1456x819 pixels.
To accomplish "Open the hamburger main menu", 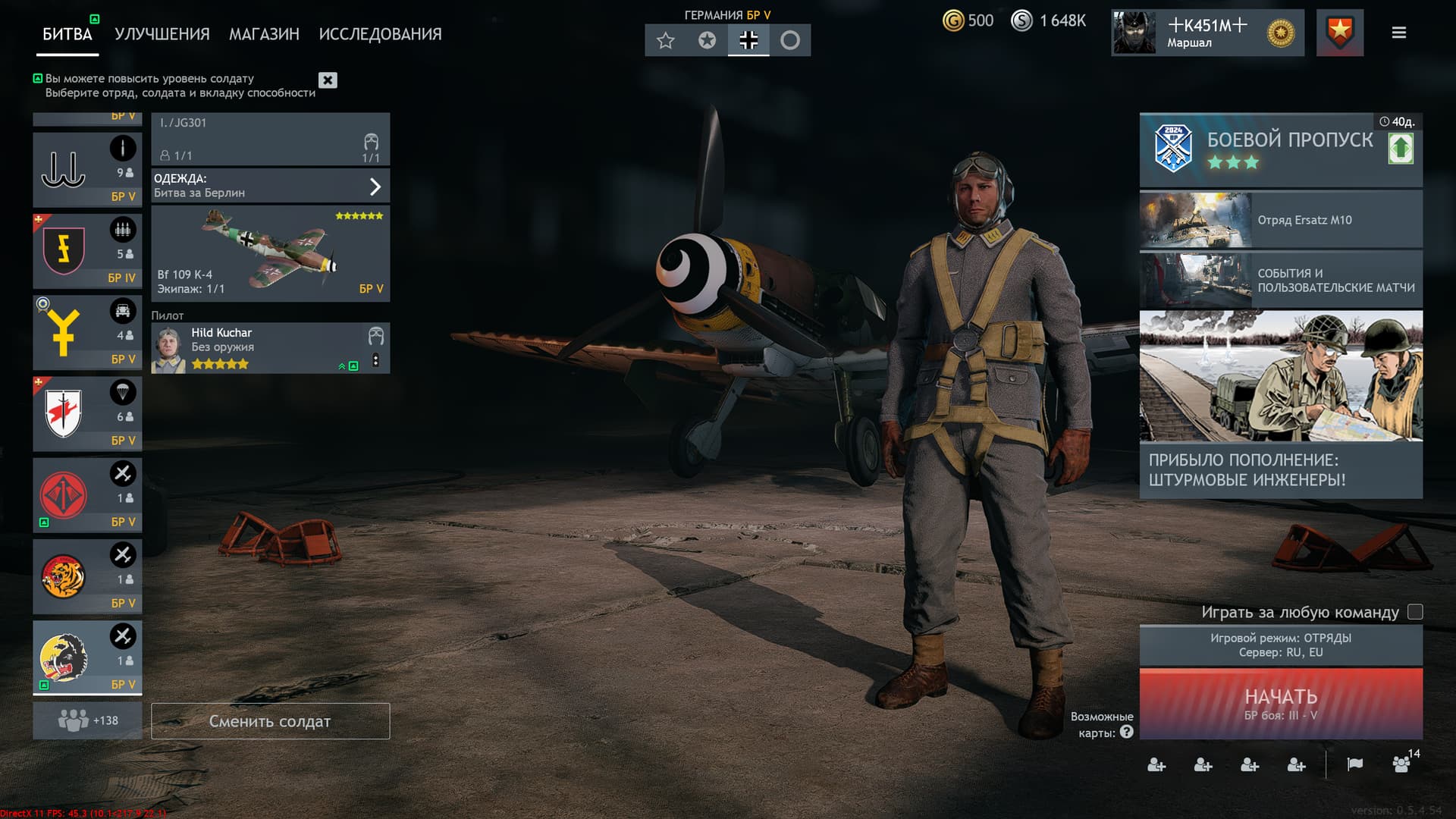I will tap(1399, 33).
